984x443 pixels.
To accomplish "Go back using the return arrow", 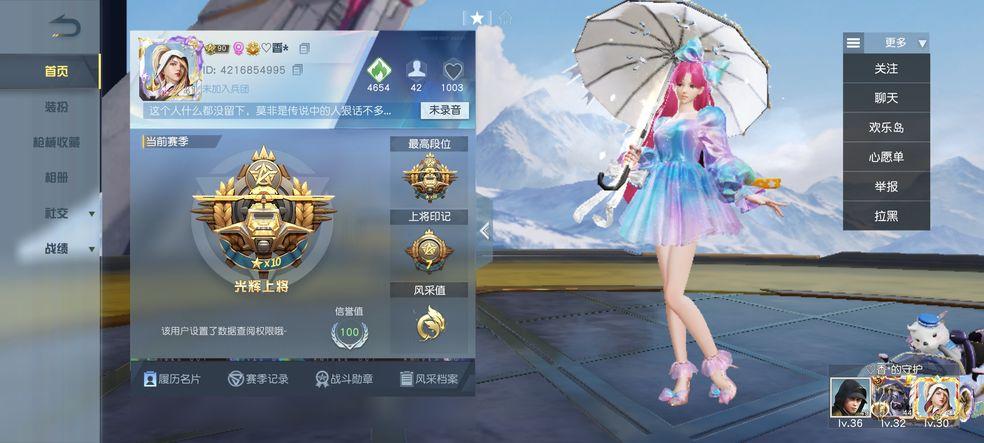I will click(62, 28).
